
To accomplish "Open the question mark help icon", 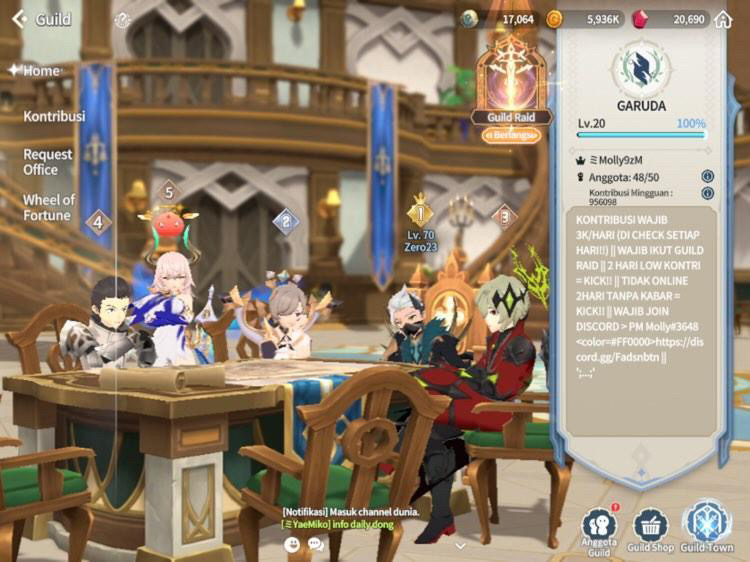I will [122, 20].
